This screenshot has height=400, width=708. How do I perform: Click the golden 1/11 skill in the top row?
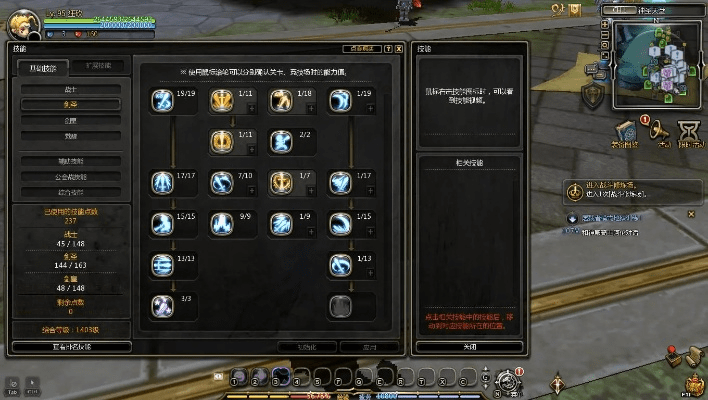click(x=221, y=100)
